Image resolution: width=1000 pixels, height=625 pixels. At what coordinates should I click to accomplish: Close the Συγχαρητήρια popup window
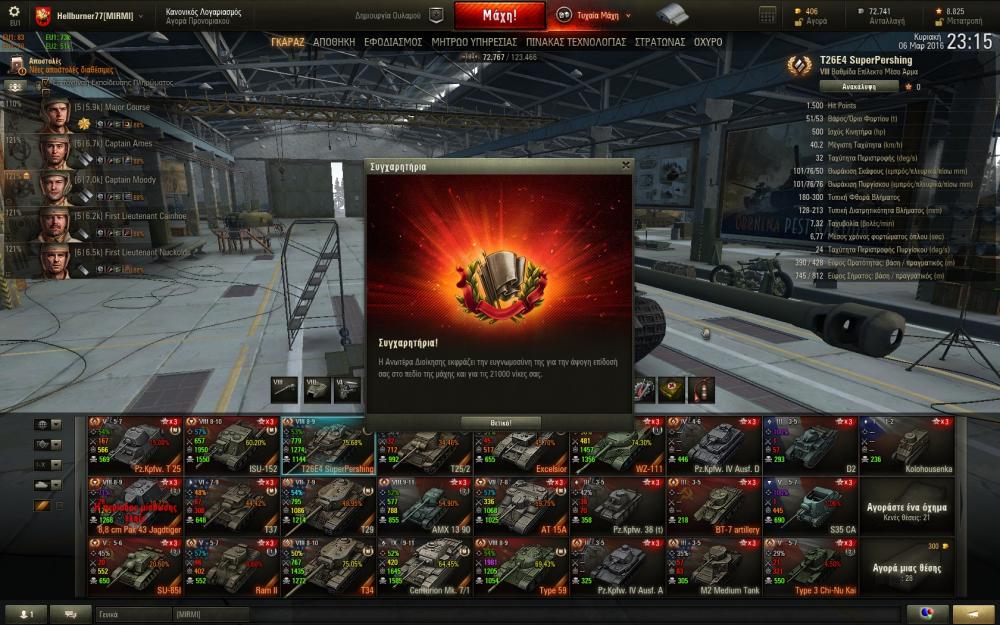tap(626, 166)
